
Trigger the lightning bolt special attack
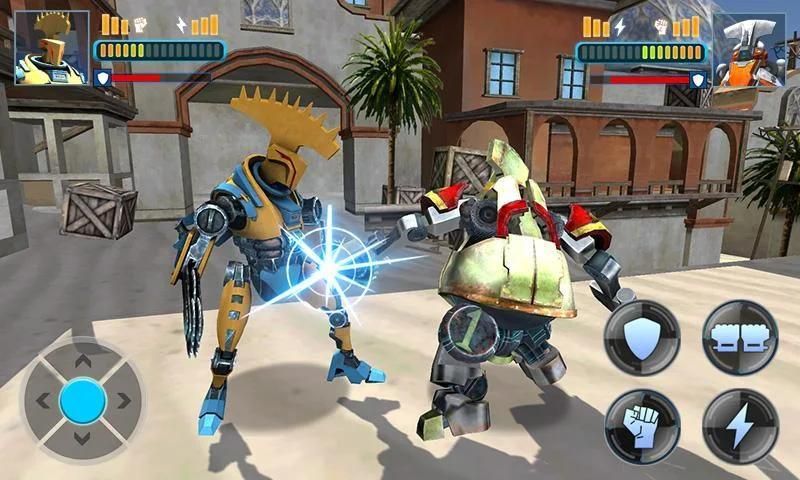(740, 426)
